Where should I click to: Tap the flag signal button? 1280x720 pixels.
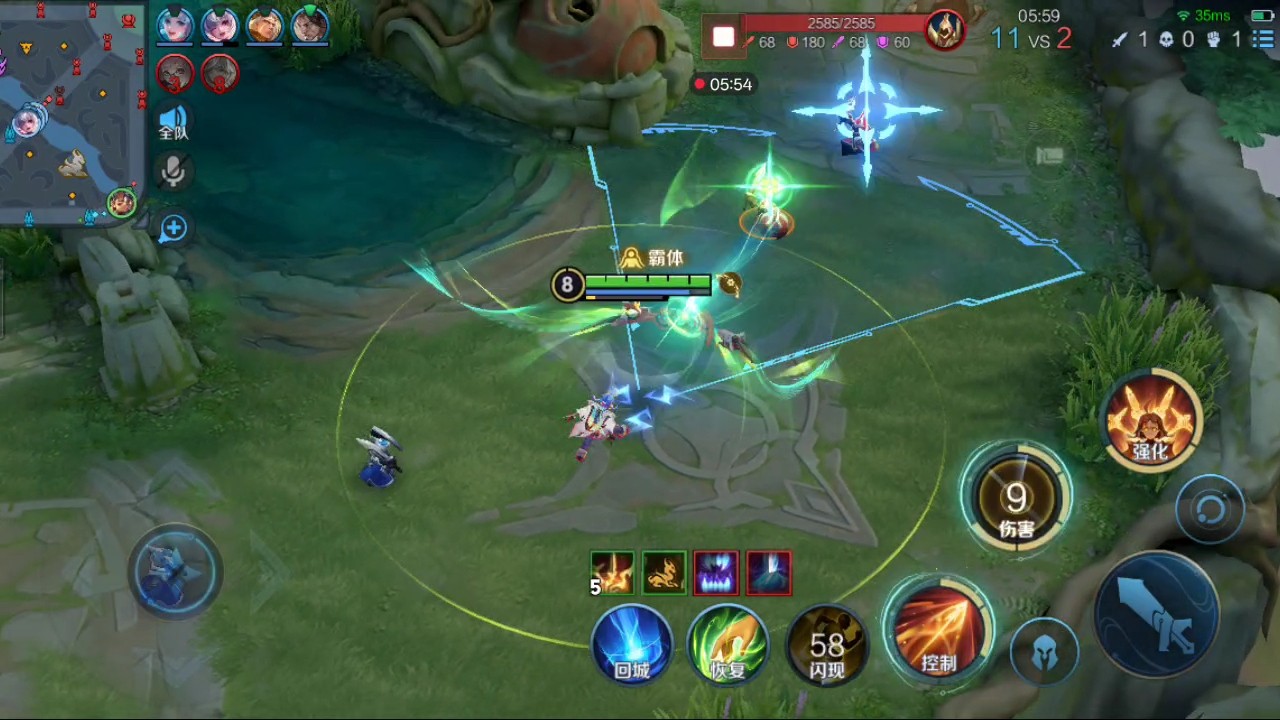[1048, 155]
